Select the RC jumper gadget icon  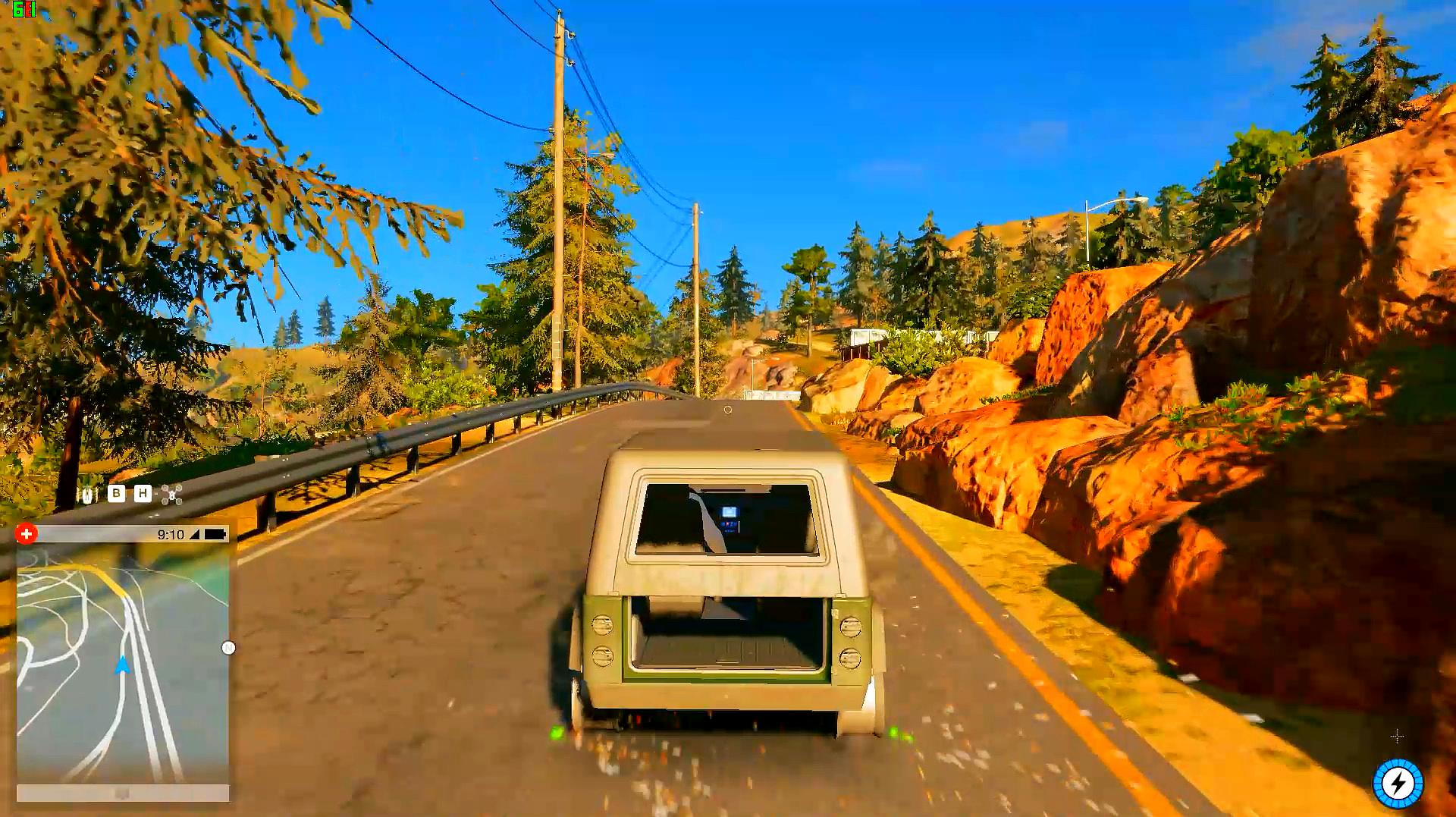[88, 495]
